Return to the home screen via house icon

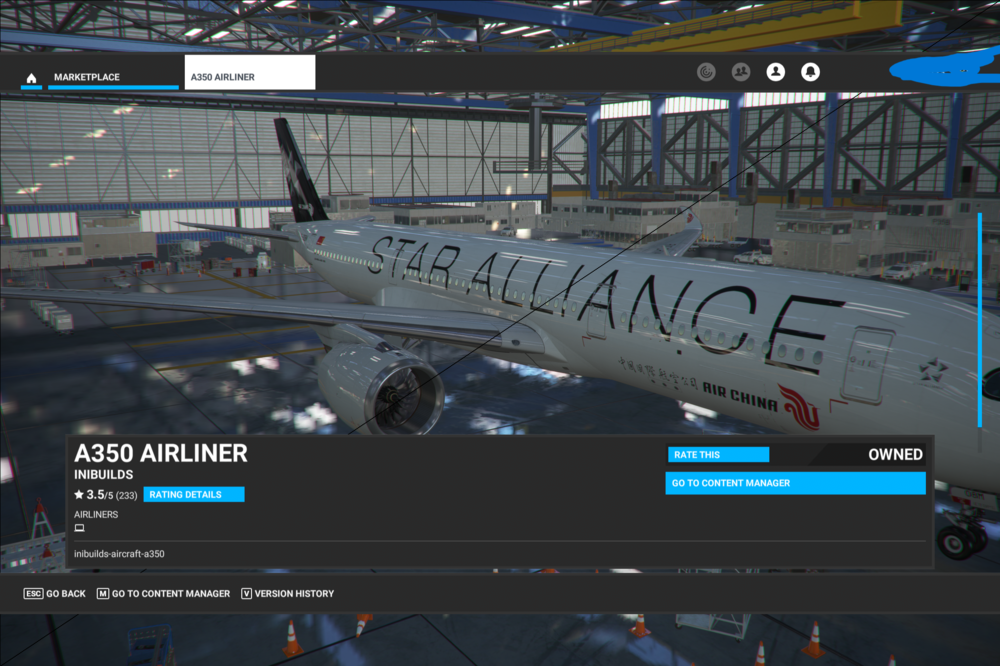tap(31, 78)
